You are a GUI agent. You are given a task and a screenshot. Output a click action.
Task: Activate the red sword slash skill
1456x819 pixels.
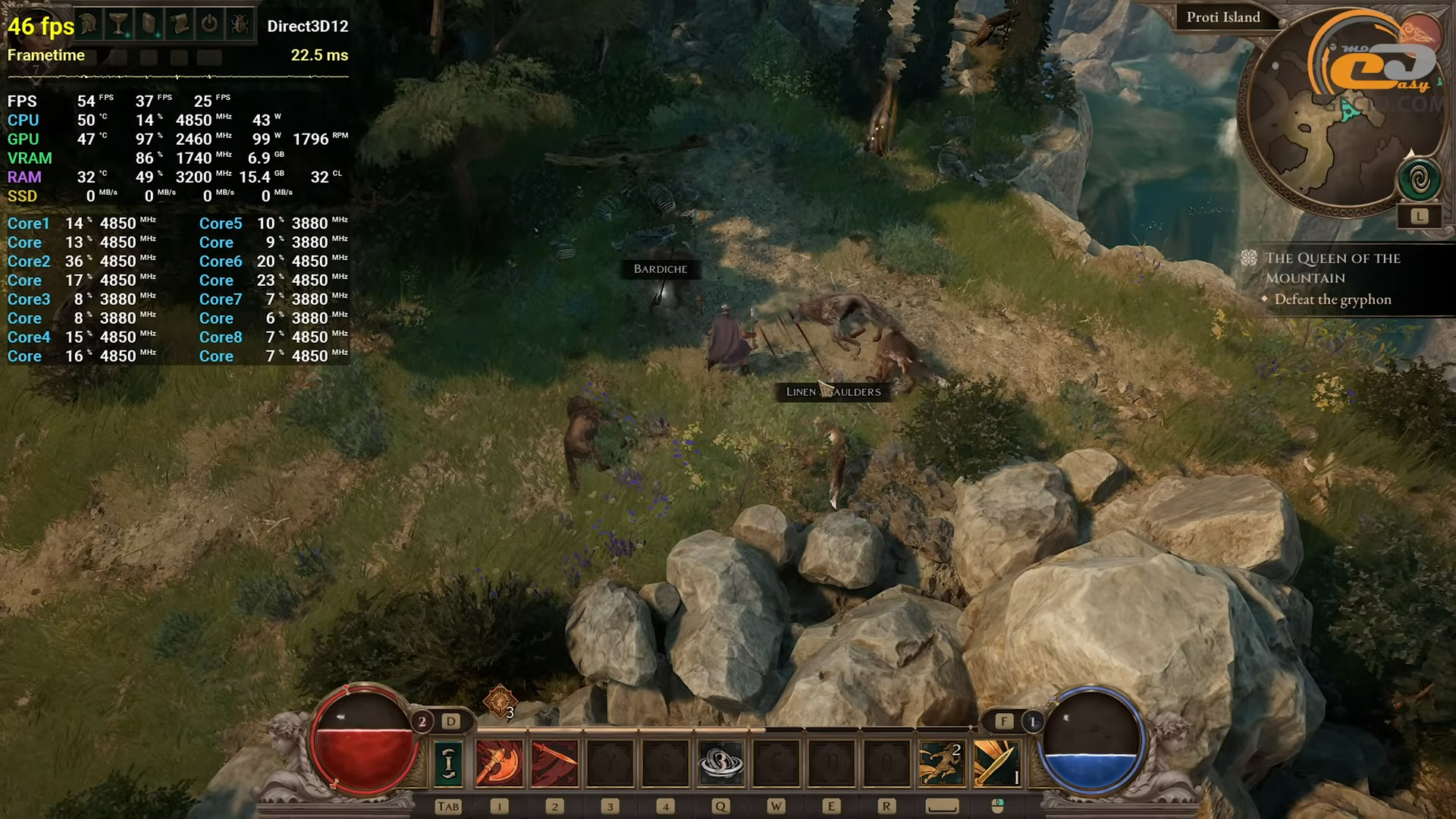[554, 762]
